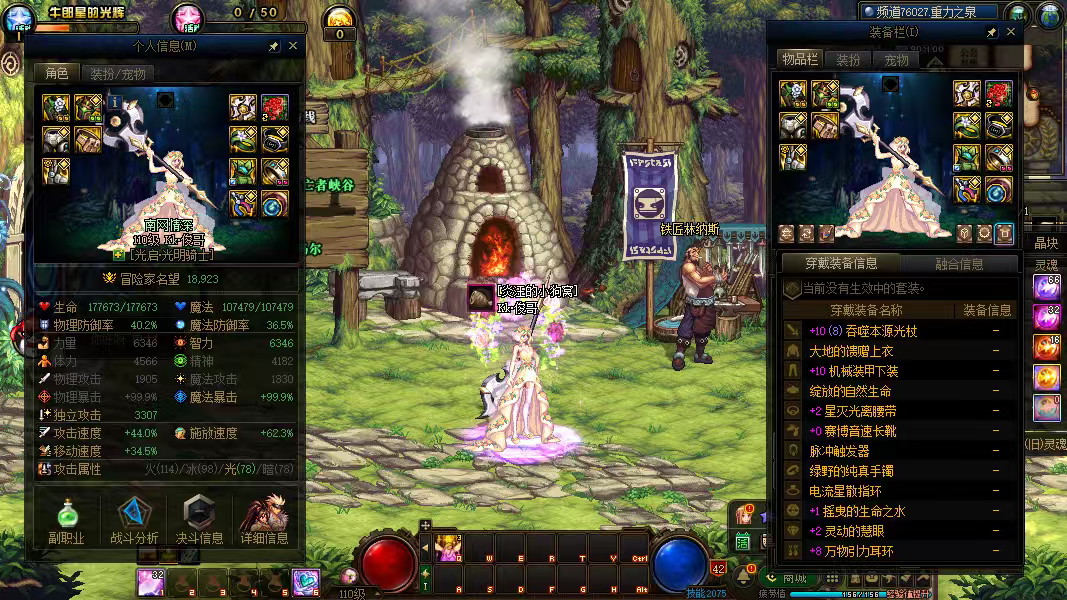Pin the 装备栏 equipment window
Image resolution: width=1067 pixels, height=600 pixels.
tap(991, 32)
